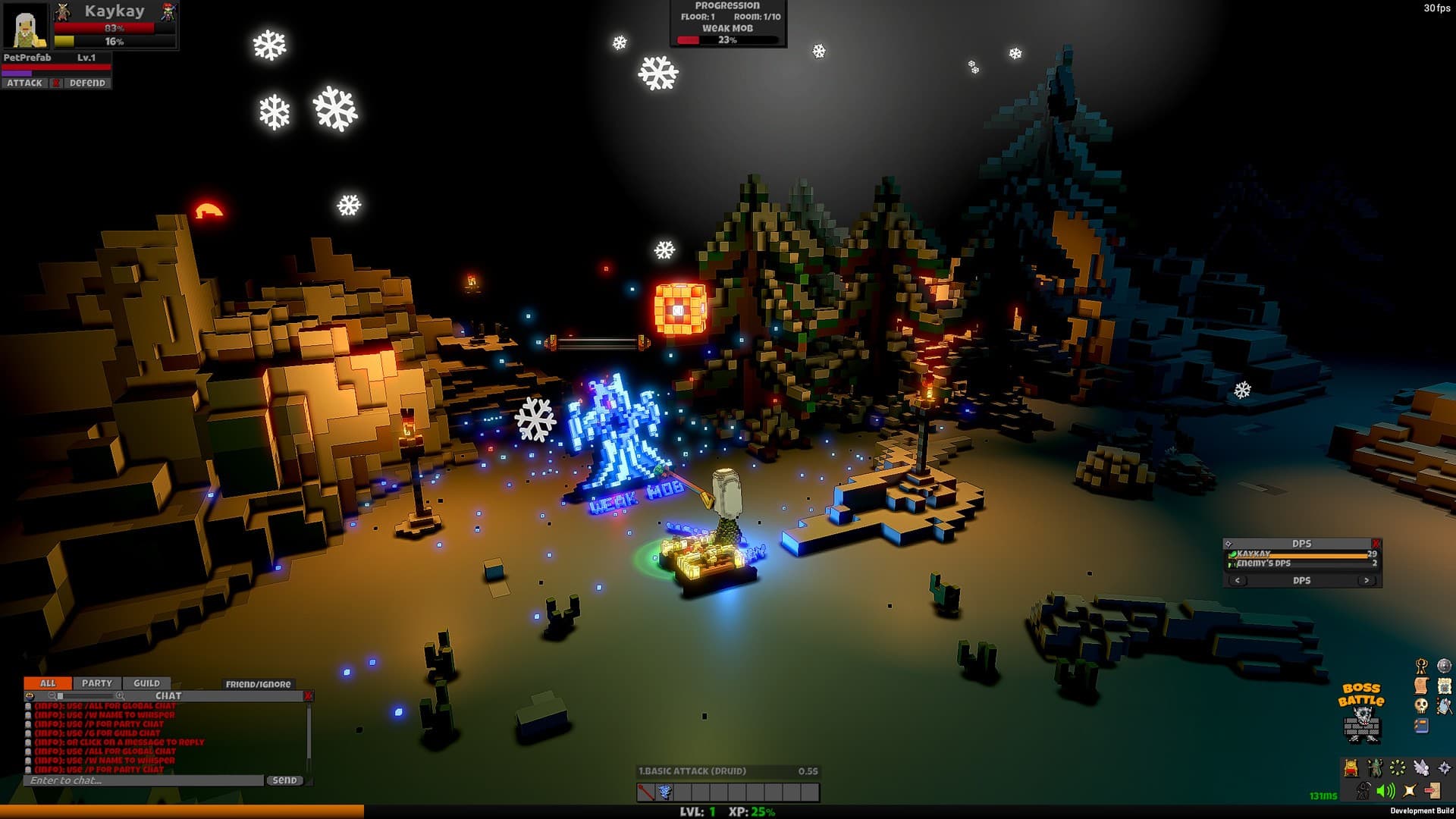This screenshot has height=819, width=1456.
Task: Set pet to Defend mode
Action: point(87,83)
